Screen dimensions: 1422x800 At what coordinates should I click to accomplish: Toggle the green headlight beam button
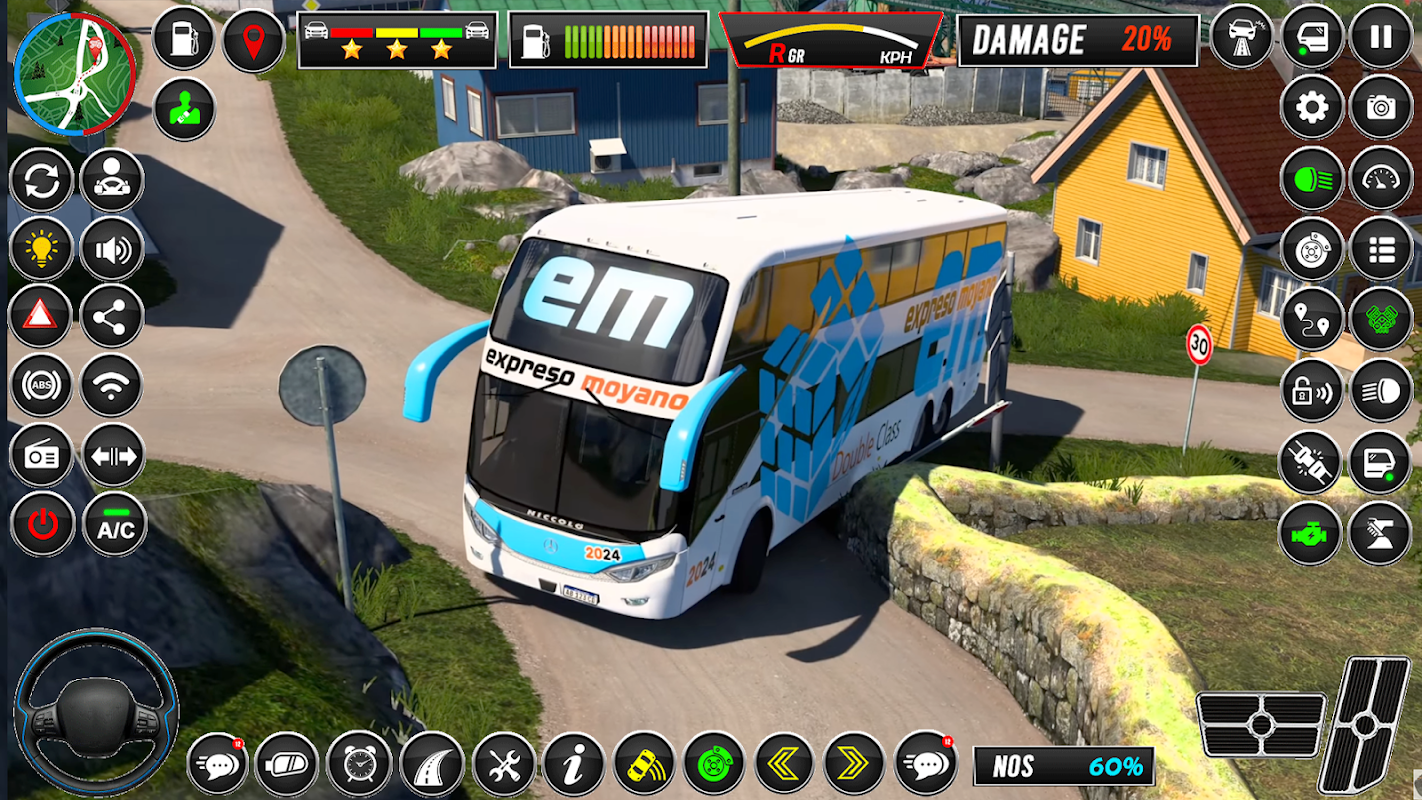pos(1312,178)
